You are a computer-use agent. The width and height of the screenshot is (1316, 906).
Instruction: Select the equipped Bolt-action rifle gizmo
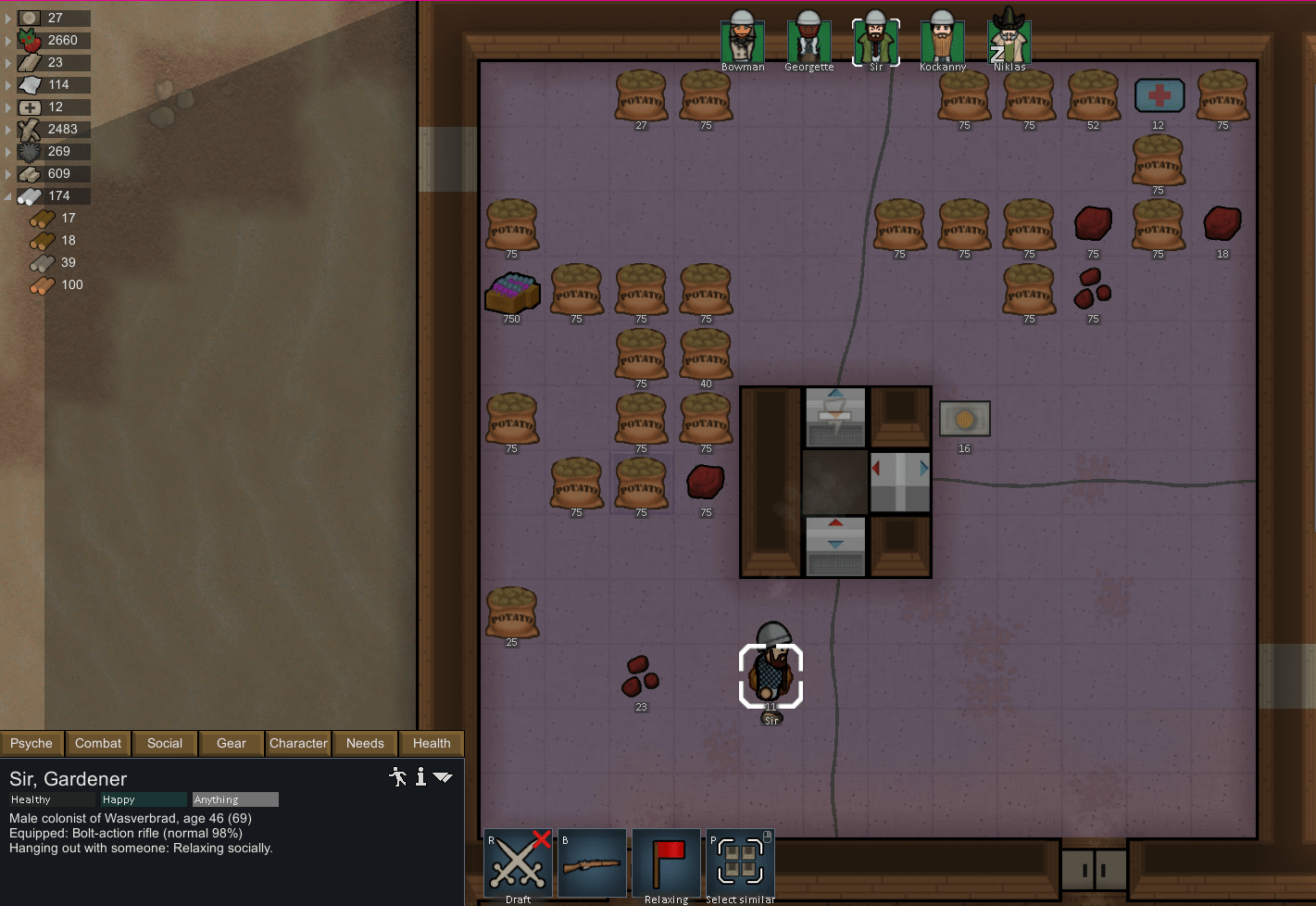pos(593,863)
